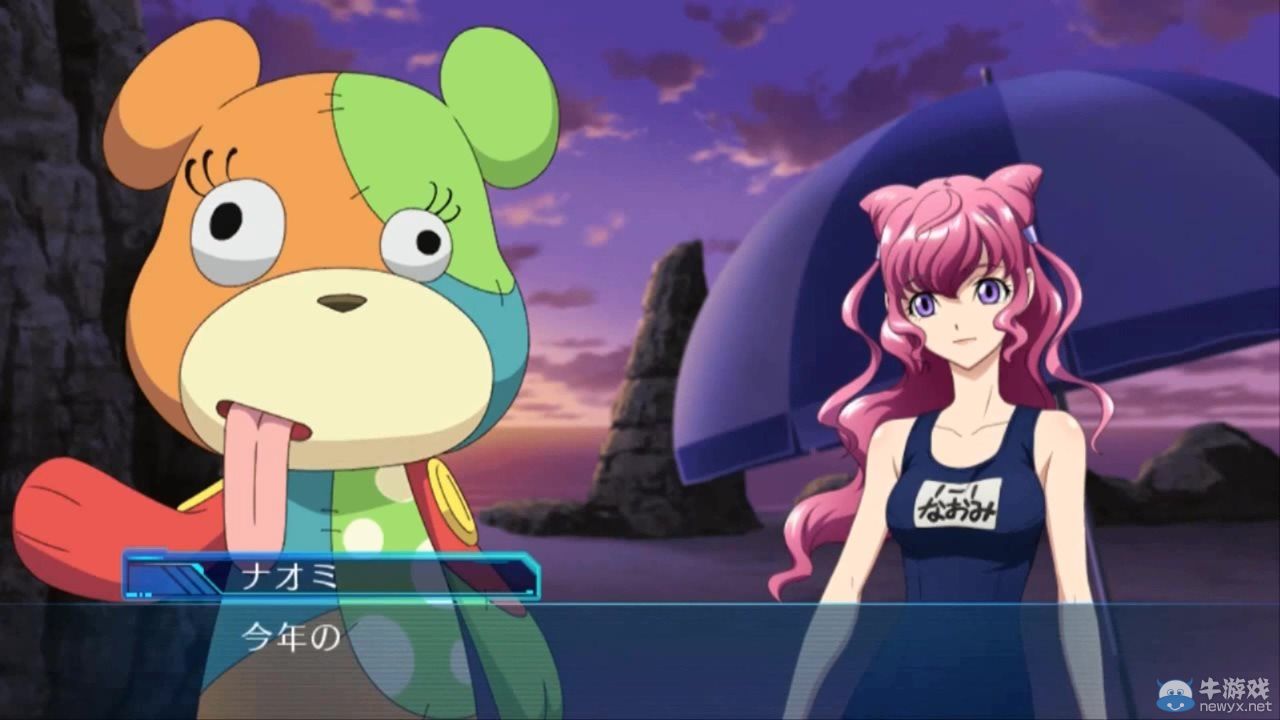
Task: Click the dialogue box to advance
Action: 640,650
